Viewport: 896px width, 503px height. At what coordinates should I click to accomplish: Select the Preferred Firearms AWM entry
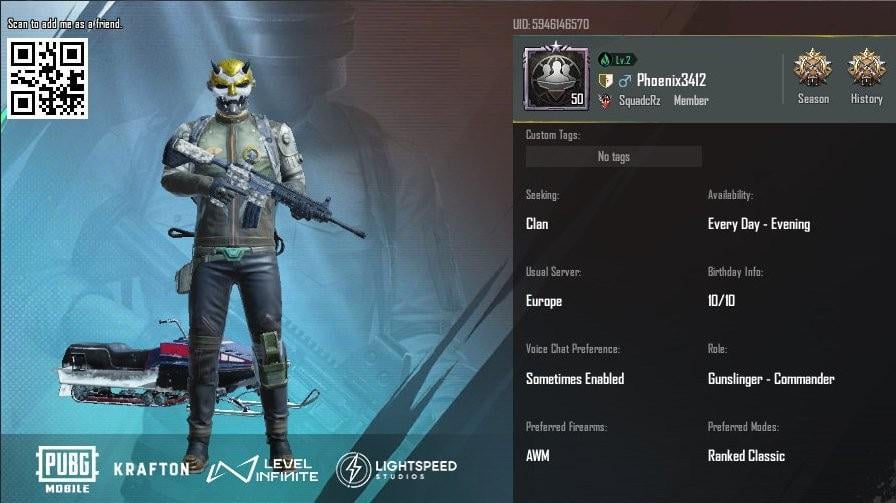point(538,456)
